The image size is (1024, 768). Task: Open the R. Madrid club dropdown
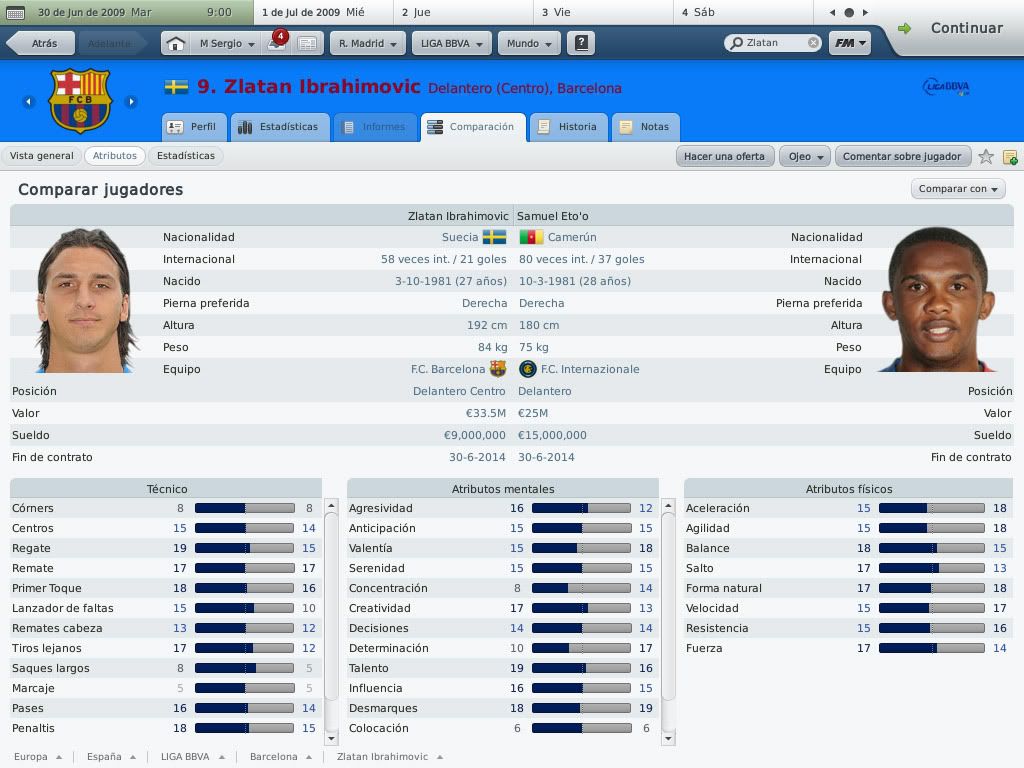pos(367,44)
